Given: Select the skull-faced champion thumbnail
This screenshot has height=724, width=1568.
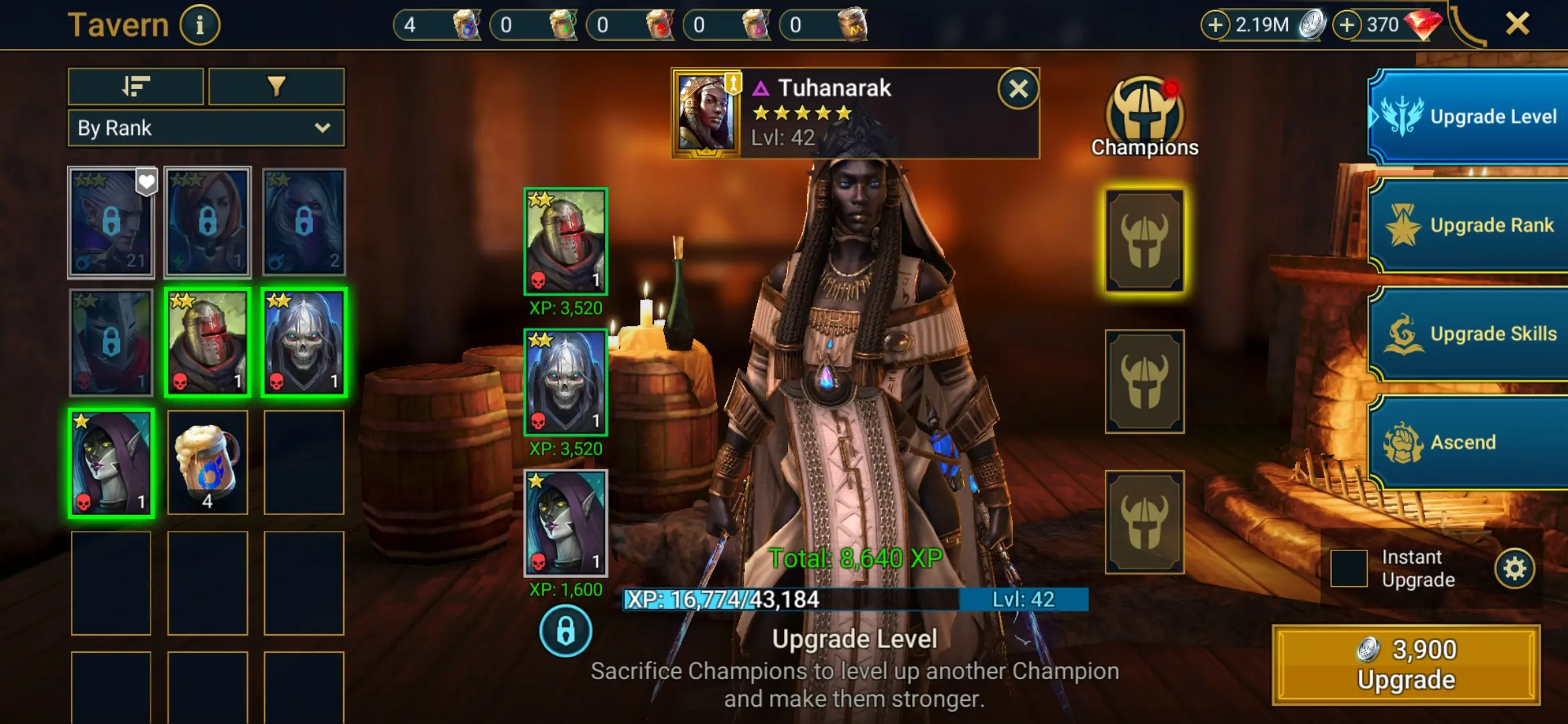Looking at the screenshot, I should [304, 341].
